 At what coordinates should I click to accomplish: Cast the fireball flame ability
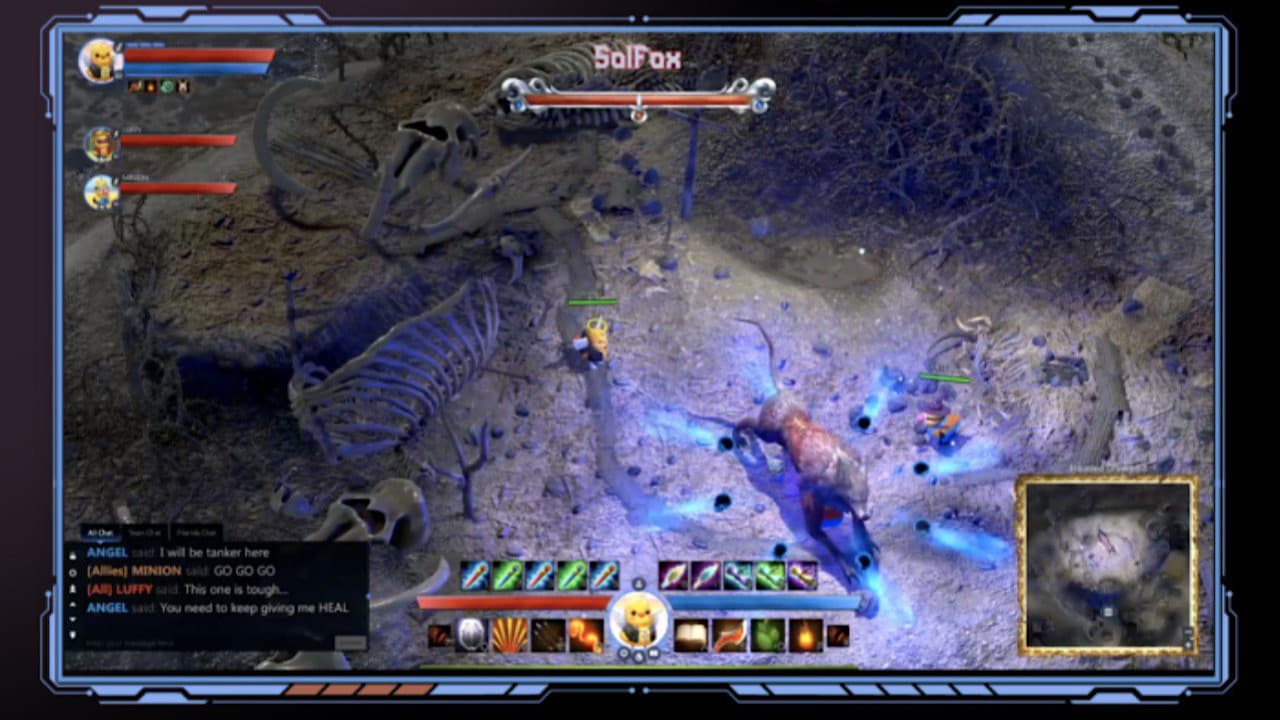[805, 635]
